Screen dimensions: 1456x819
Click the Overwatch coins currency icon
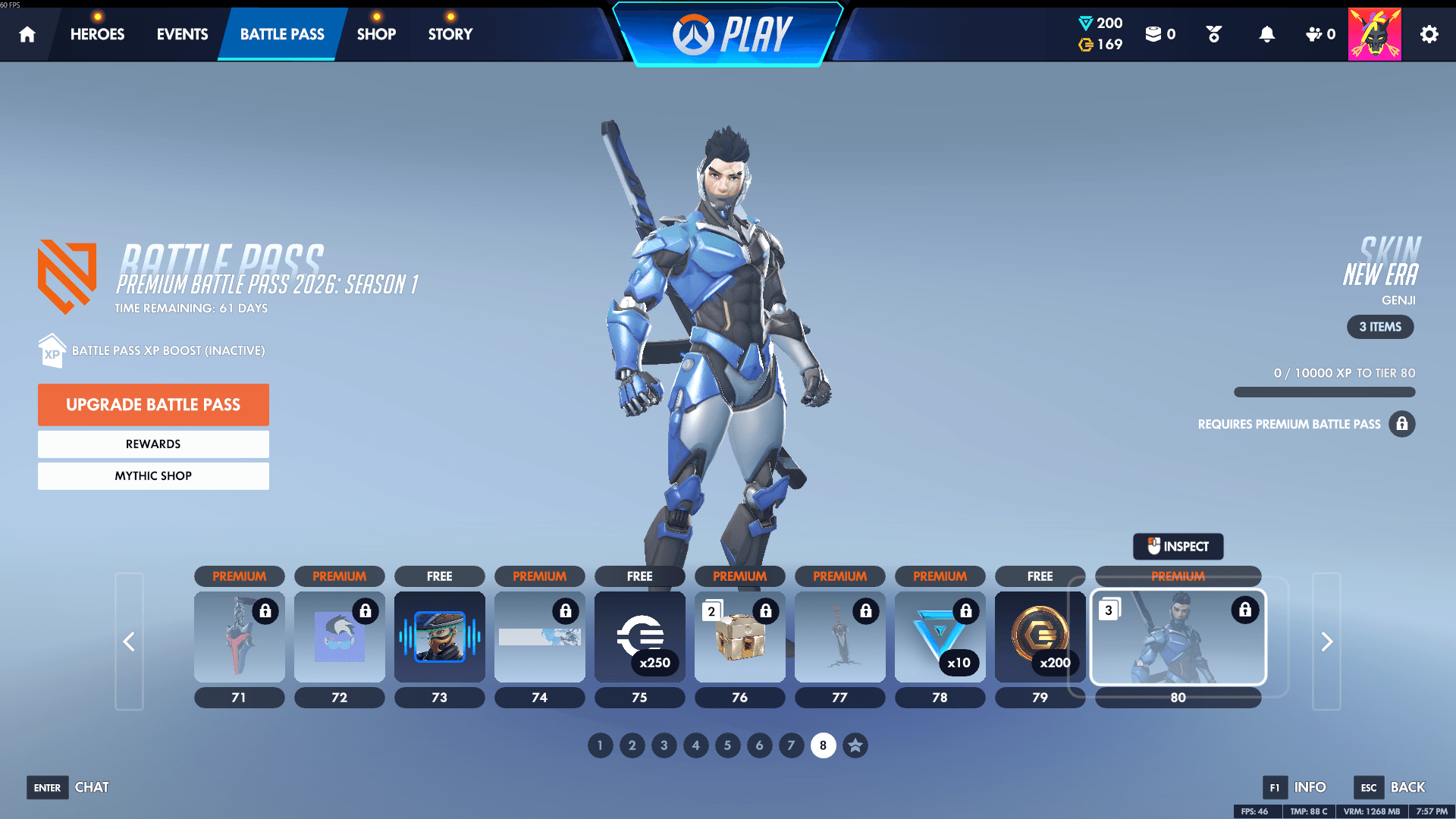(x=1084, y=45)
